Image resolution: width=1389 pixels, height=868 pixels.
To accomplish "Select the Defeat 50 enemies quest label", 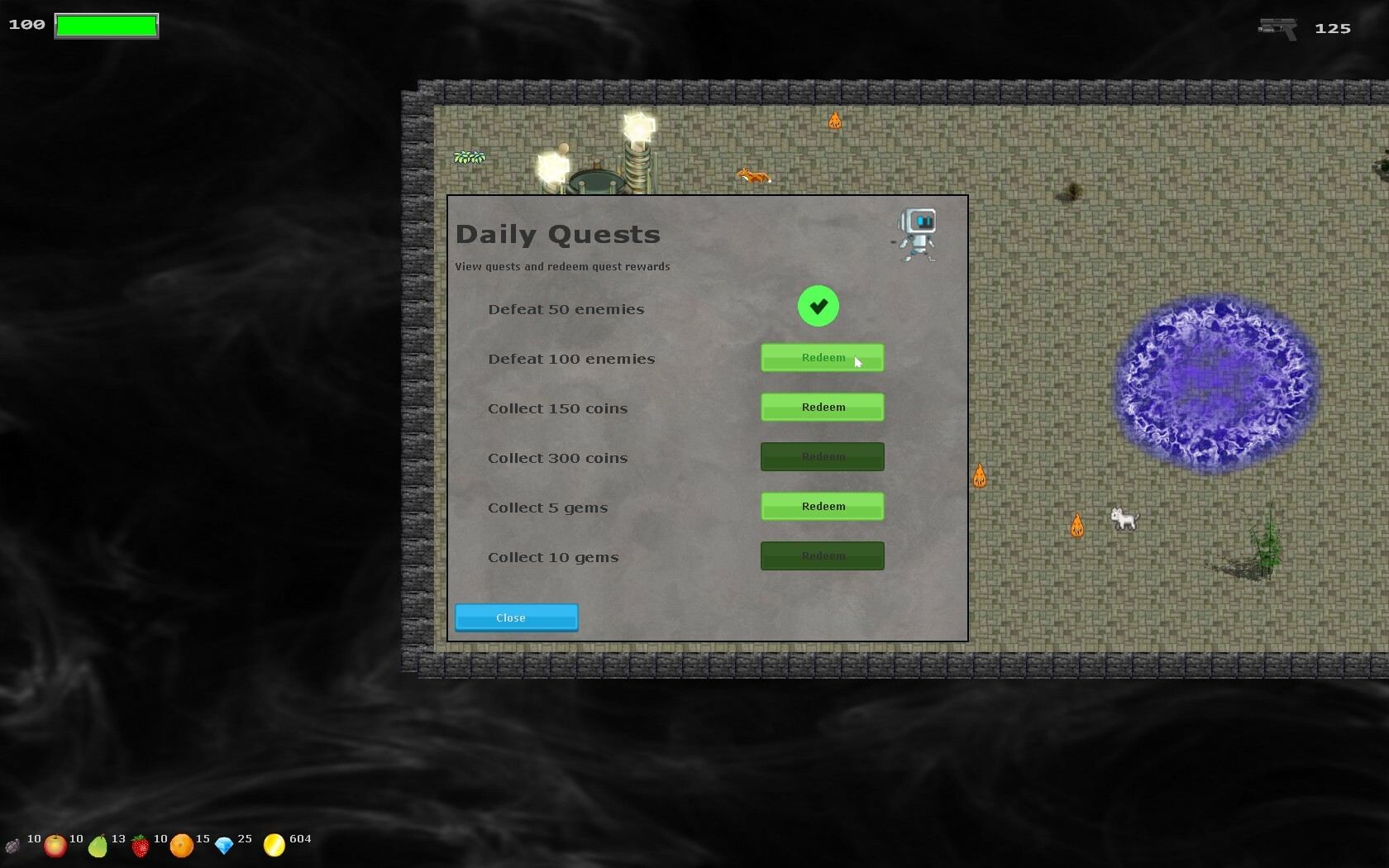I will pyautogui.click(x=566, y=309).
